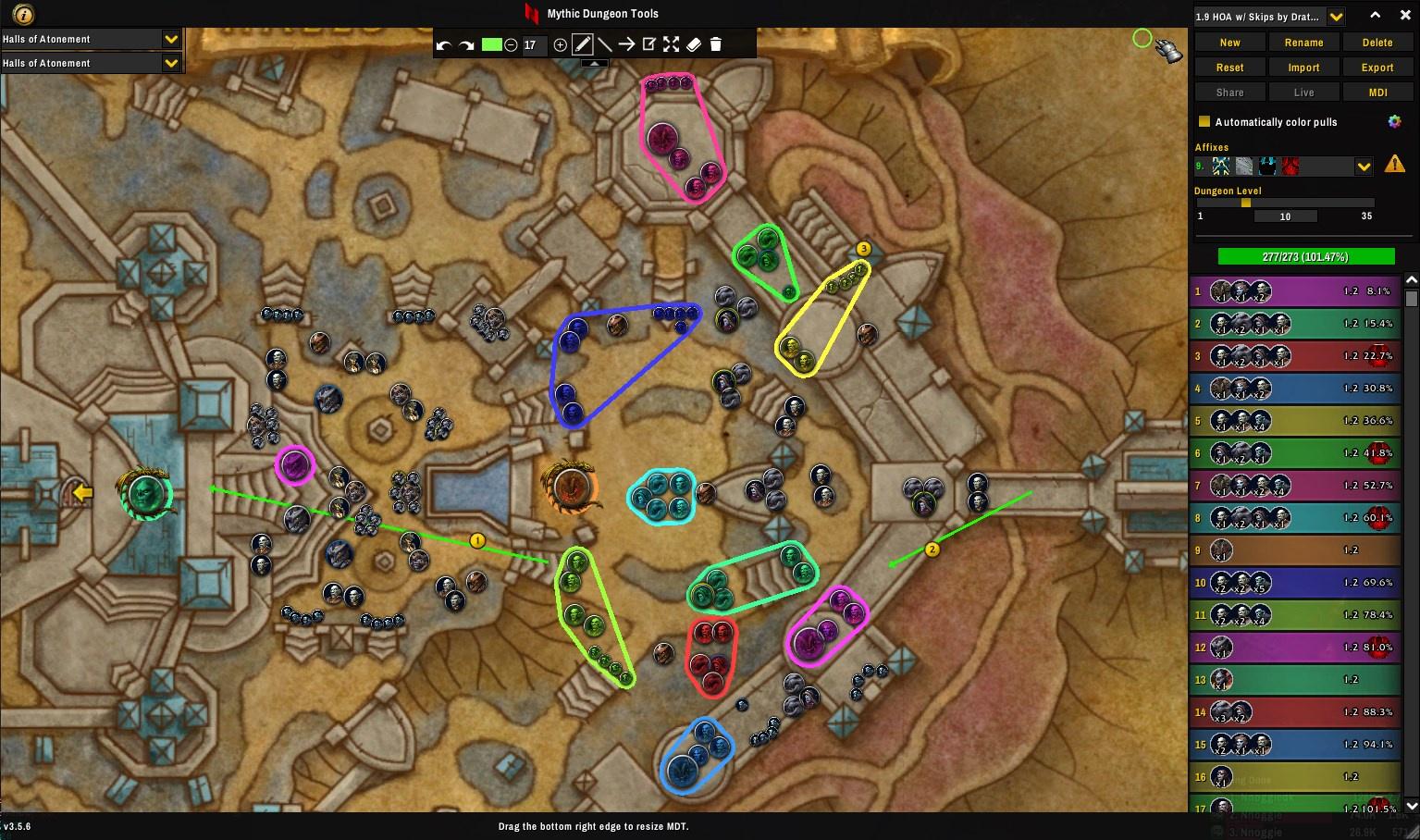Import a route string
Viewport: 1420px width, 840px height.
pos(1303,68)
